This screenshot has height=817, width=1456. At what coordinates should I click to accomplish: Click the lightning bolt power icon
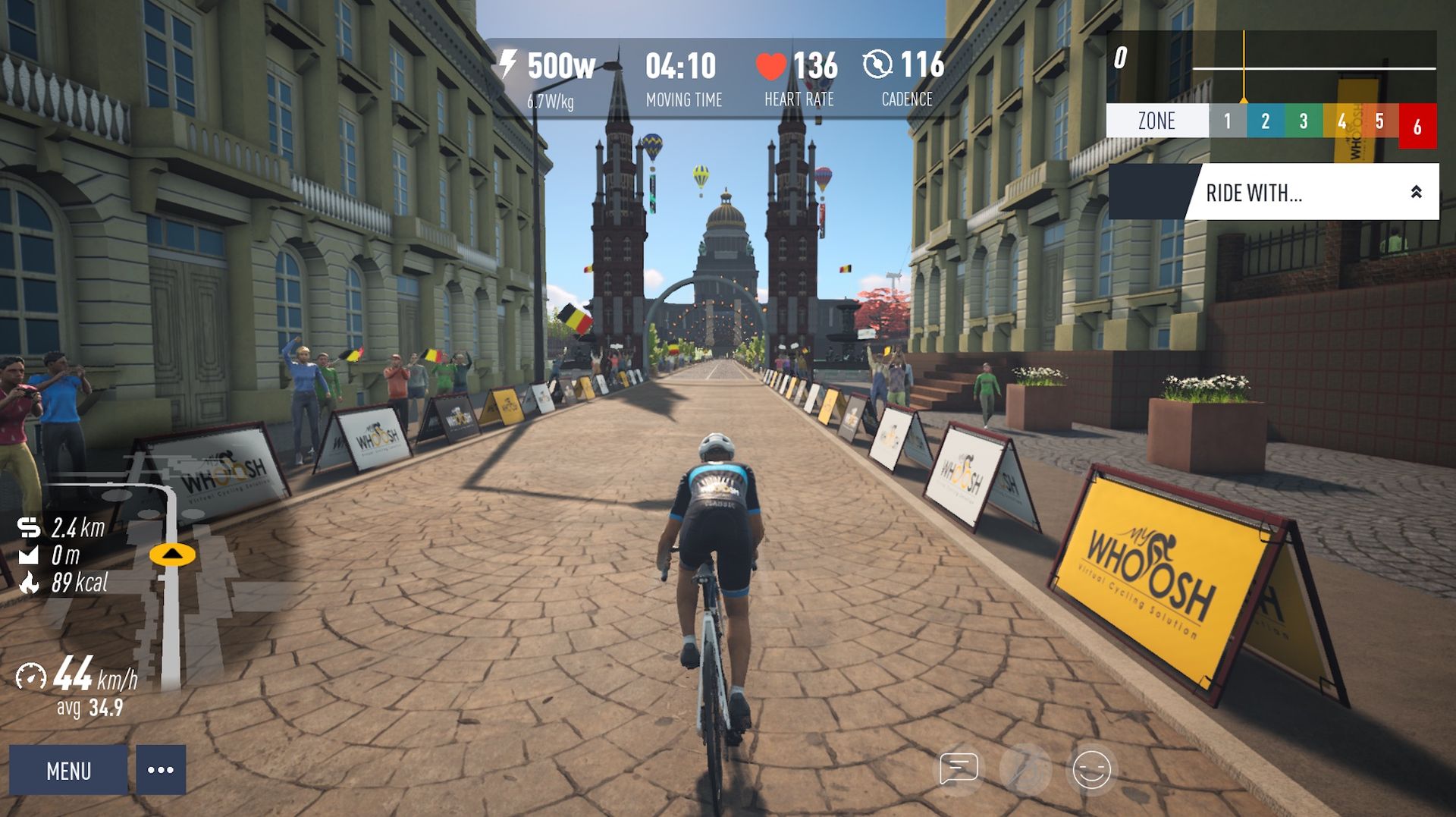tap(509, 64)
